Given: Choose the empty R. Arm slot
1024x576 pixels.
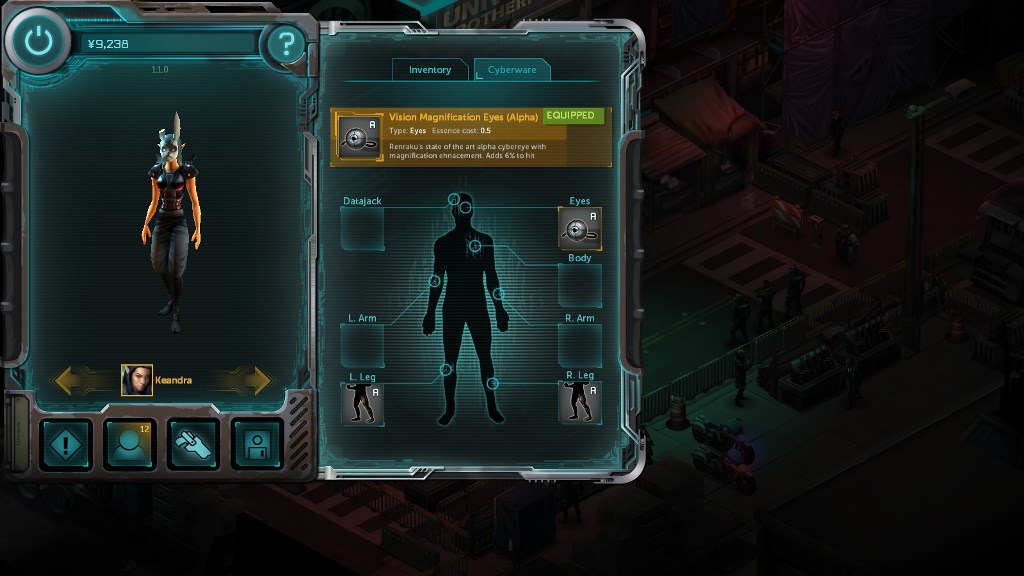Looking at the screenshot, I should [x=580, y=346].
